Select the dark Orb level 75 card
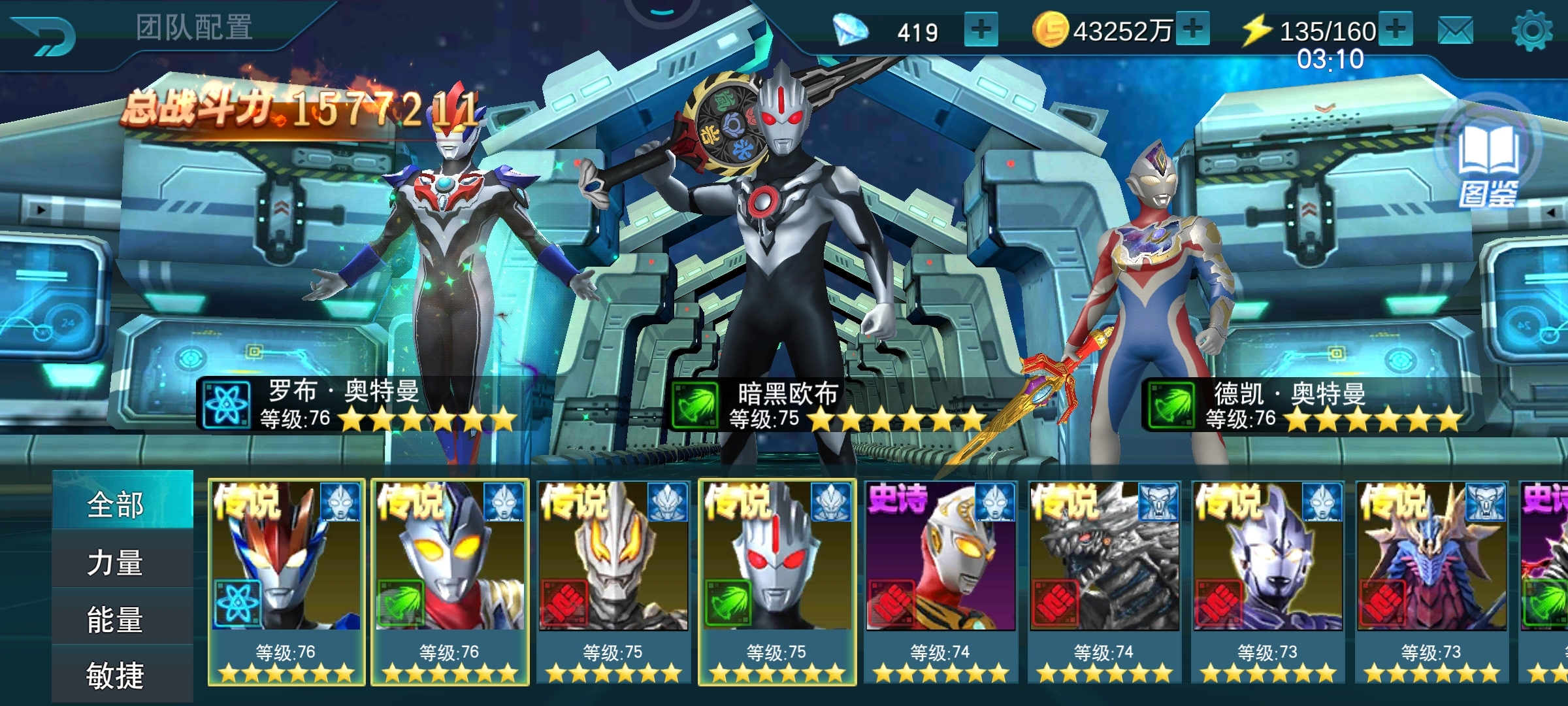1568x706 pixels. (777, 582)
